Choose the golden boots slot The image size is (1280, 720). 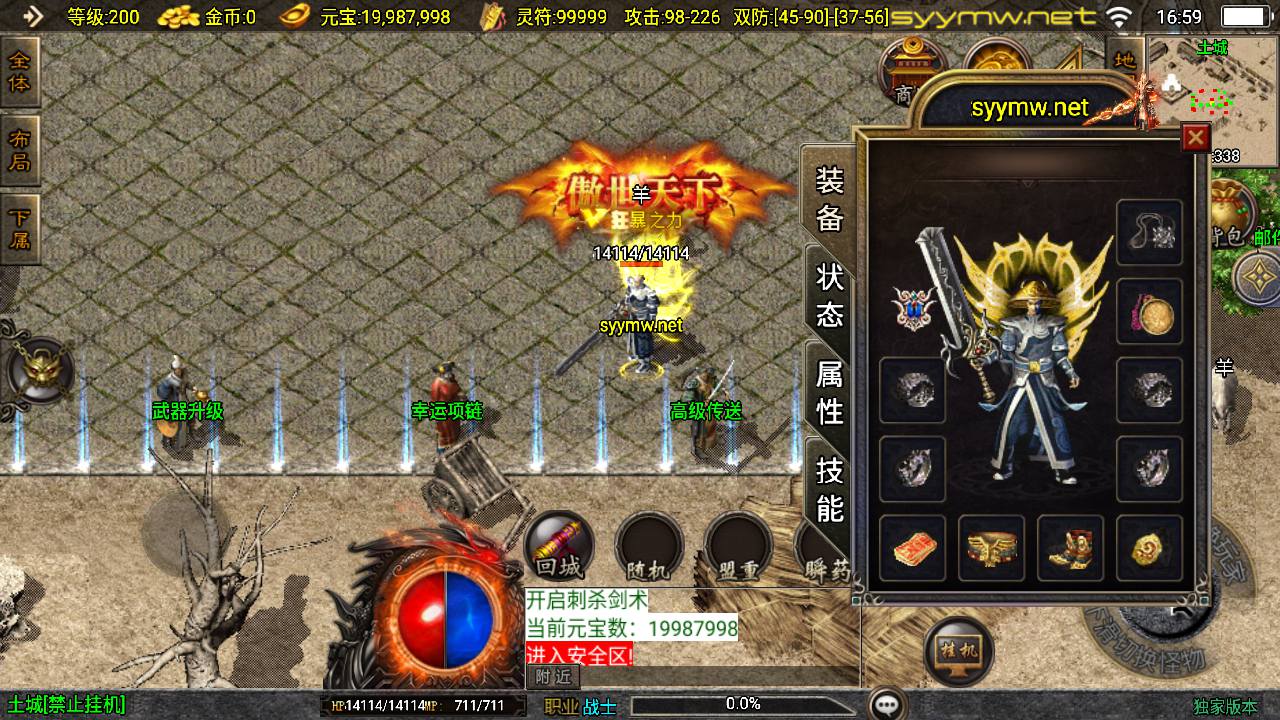tap(1070, 548)
